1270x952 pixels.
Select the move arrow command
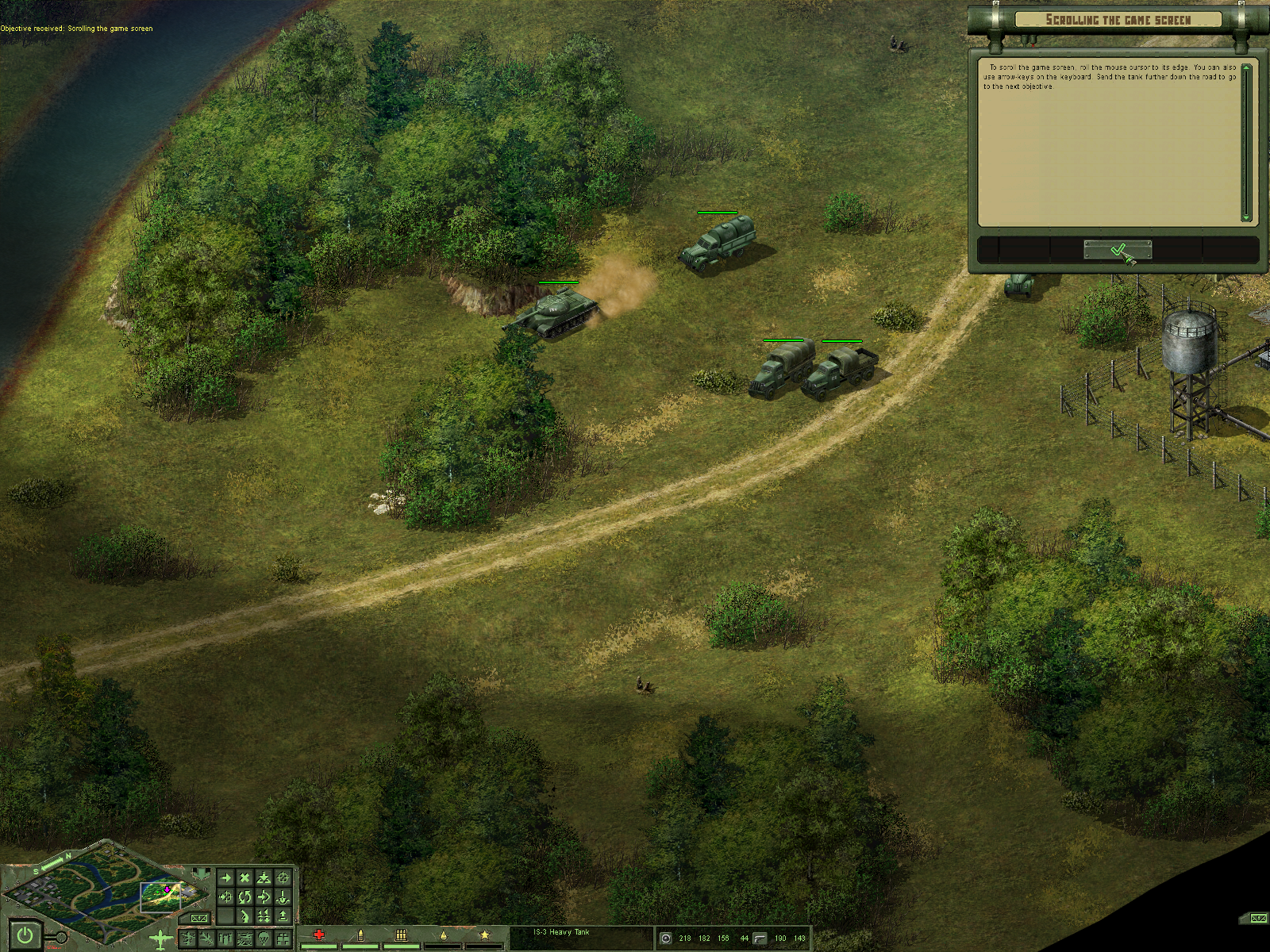(x=225, y=878)
